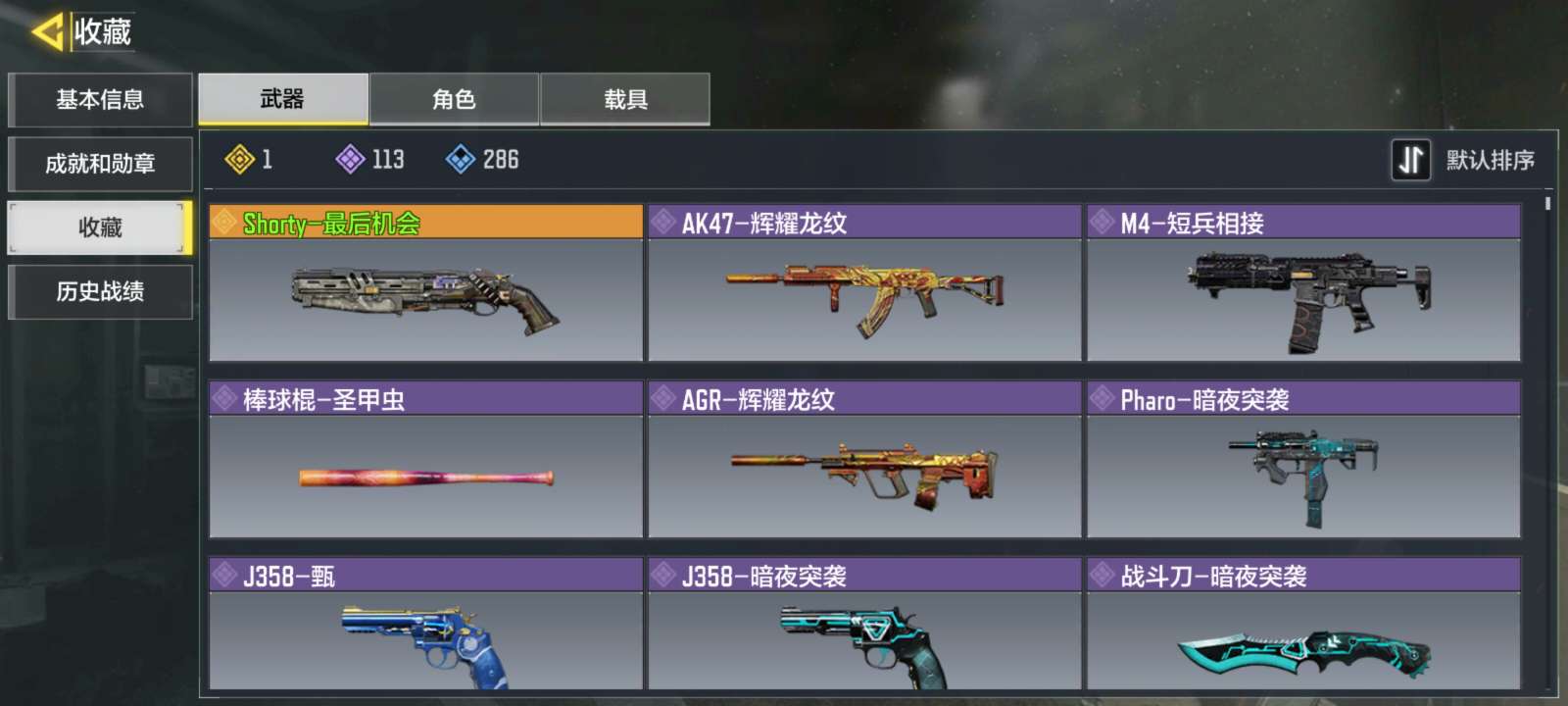Switch to the 载具 tab

625,97
